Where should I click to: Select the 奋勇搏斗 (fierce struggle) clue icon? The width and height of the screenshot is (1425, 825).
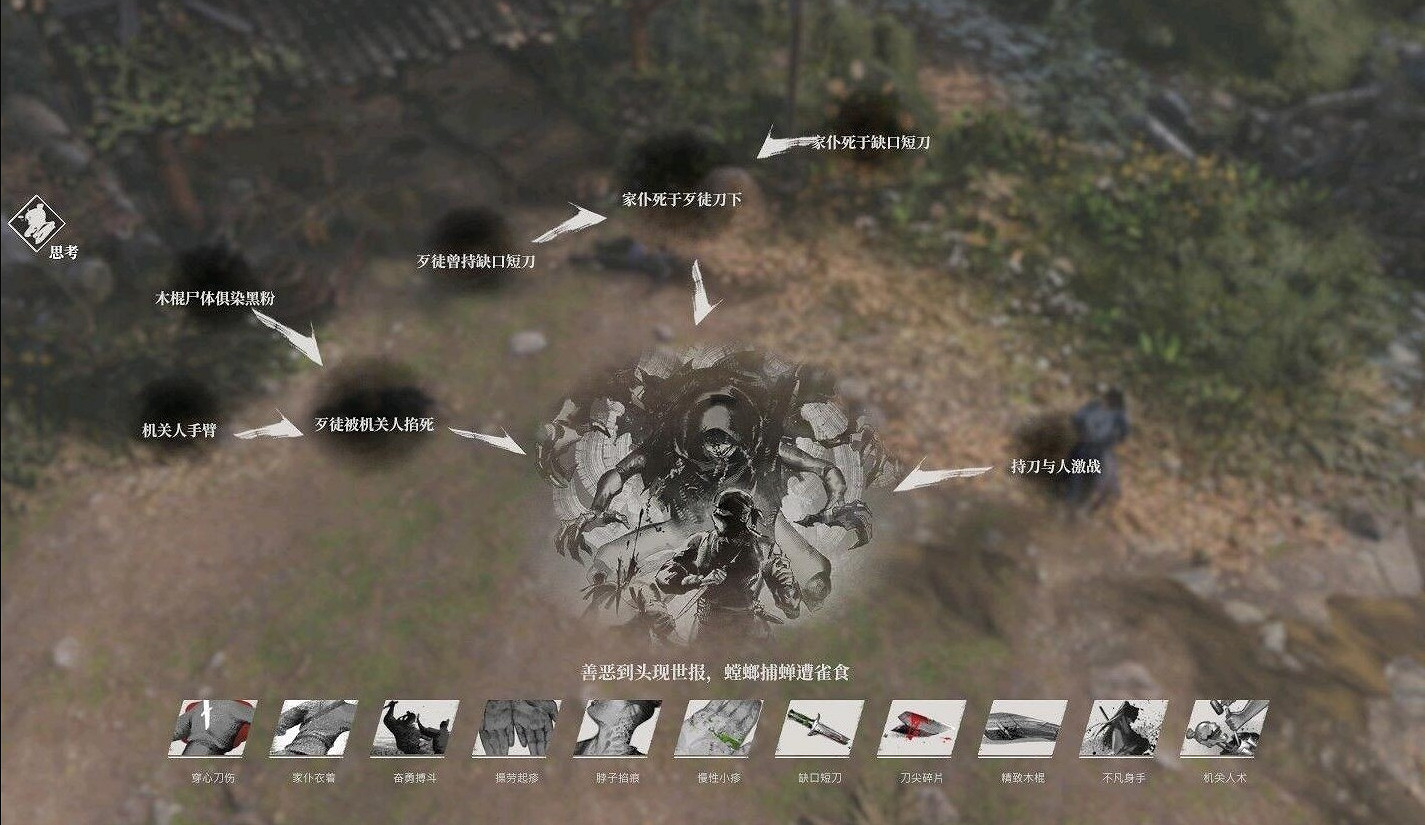415,735
